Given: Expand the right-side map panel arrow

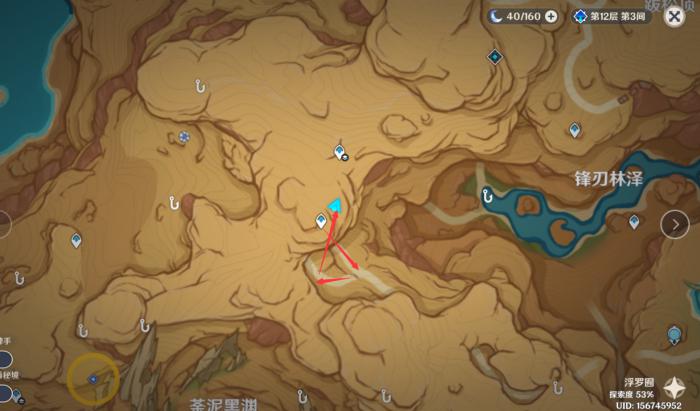Looking at the screenshot, I should pyautogui.click(x=674, y=225).
